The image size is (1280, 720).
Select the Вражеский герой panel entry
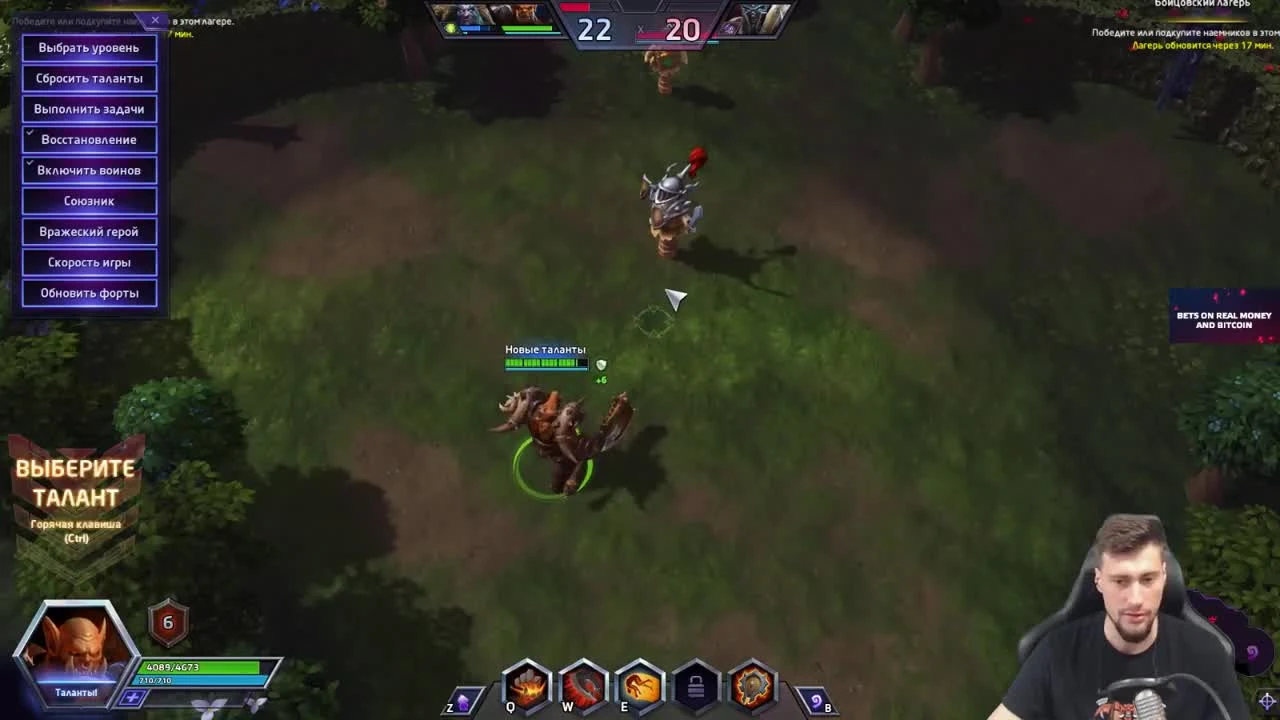pyautogui.click(x=88, y=231)
